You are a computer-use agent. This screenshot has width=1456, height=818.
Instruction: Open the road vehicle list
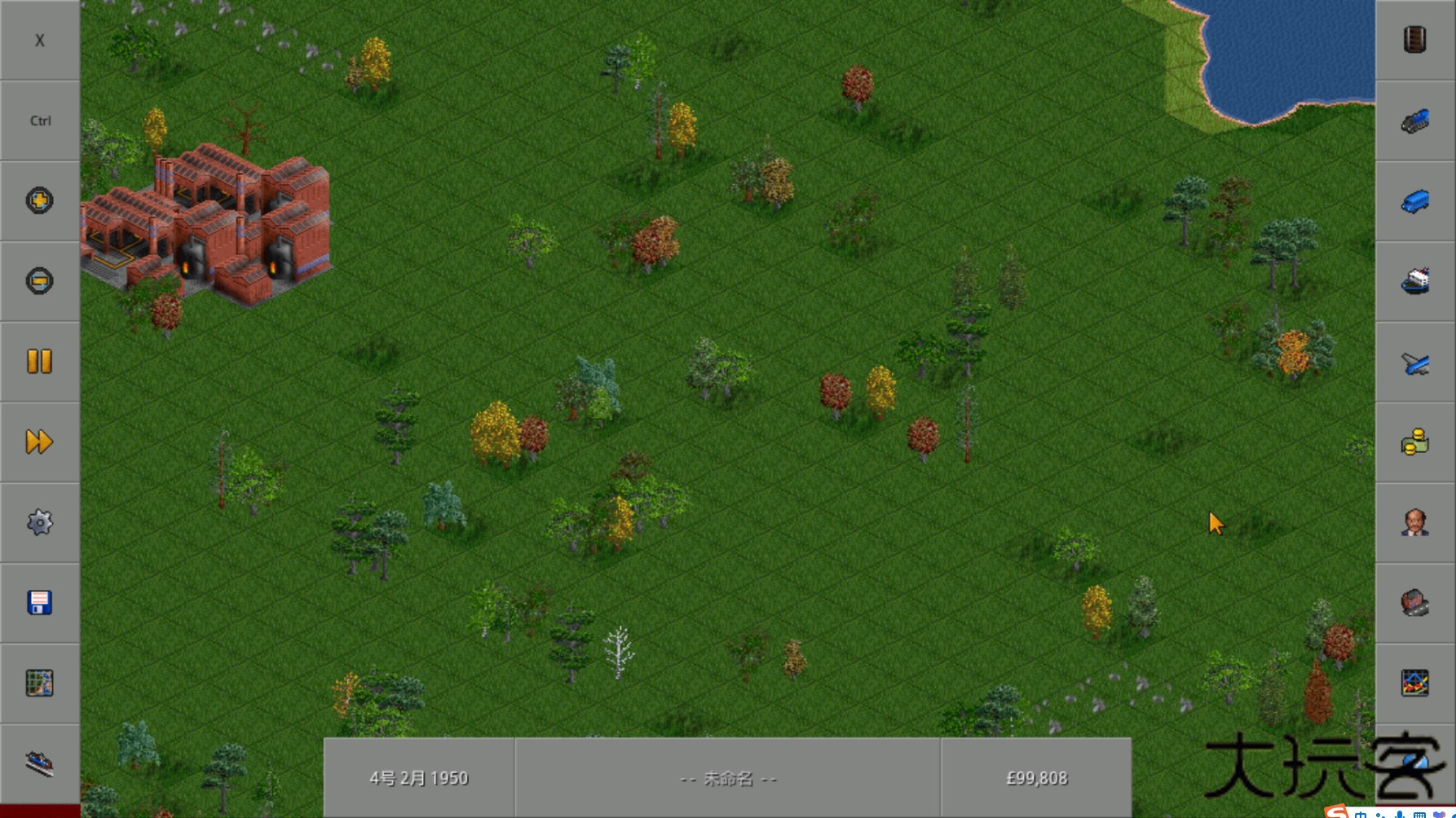(1416, 200)
